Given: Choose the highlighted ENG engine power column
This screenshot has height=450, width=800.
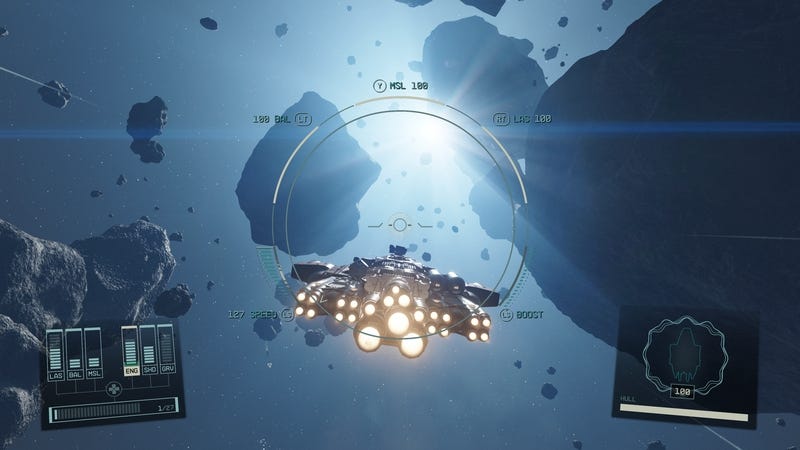Looking at the screenshot, I should 130,352.
